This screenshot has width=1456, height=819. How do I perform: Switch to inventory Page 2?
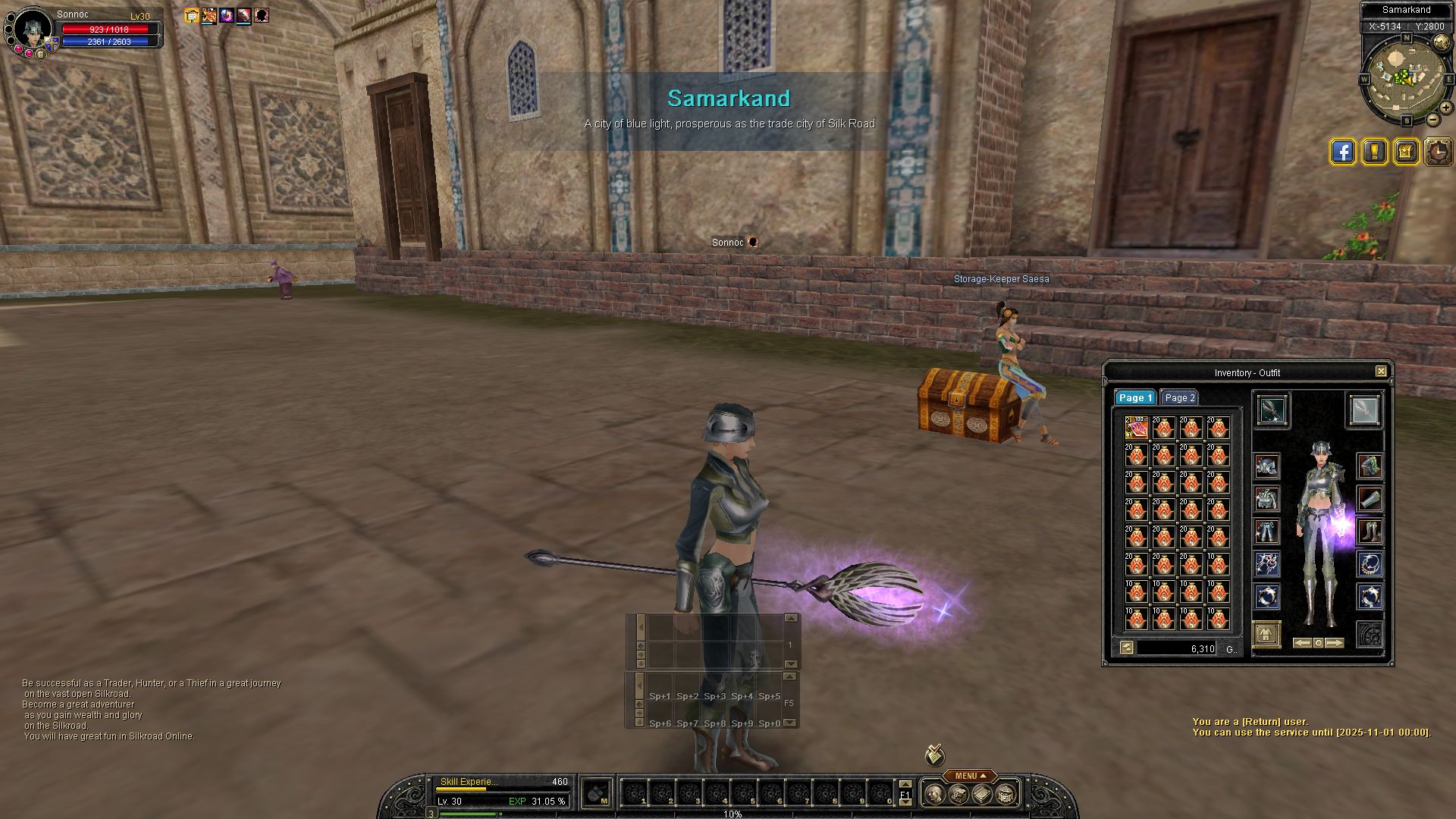(x=1179, y=397)
